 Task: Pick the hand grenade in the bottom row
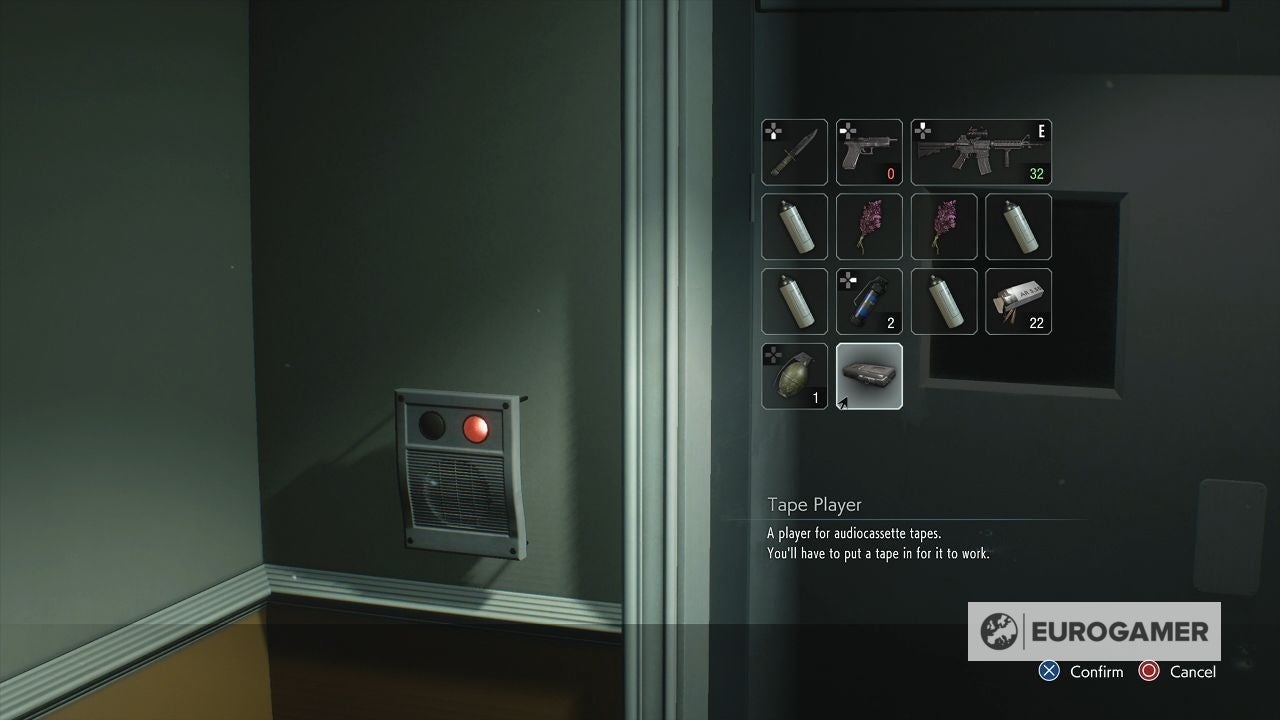(794, 375)
